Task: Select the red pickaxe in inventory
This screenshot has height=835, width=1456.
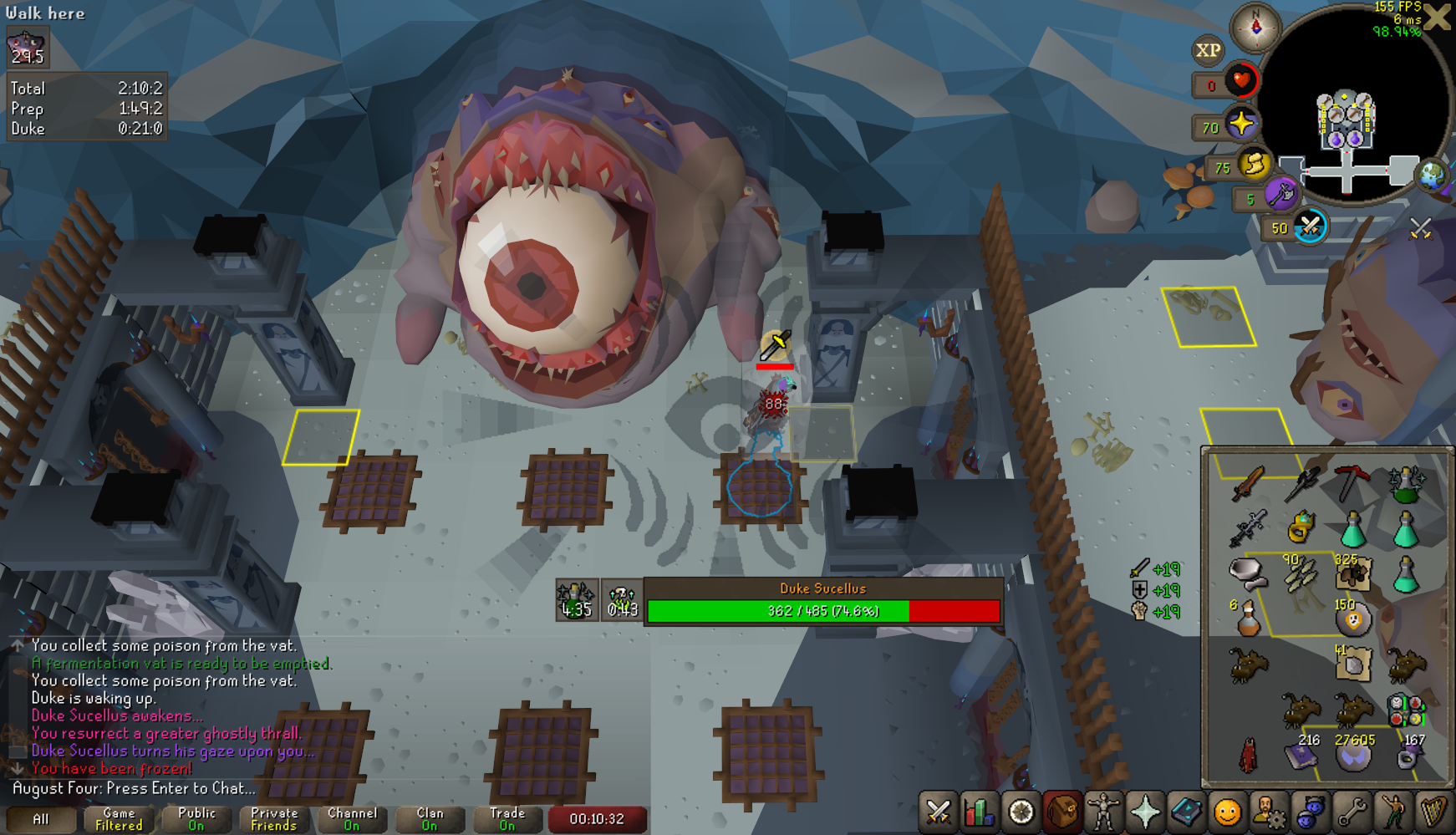Action: (1352, 482)
